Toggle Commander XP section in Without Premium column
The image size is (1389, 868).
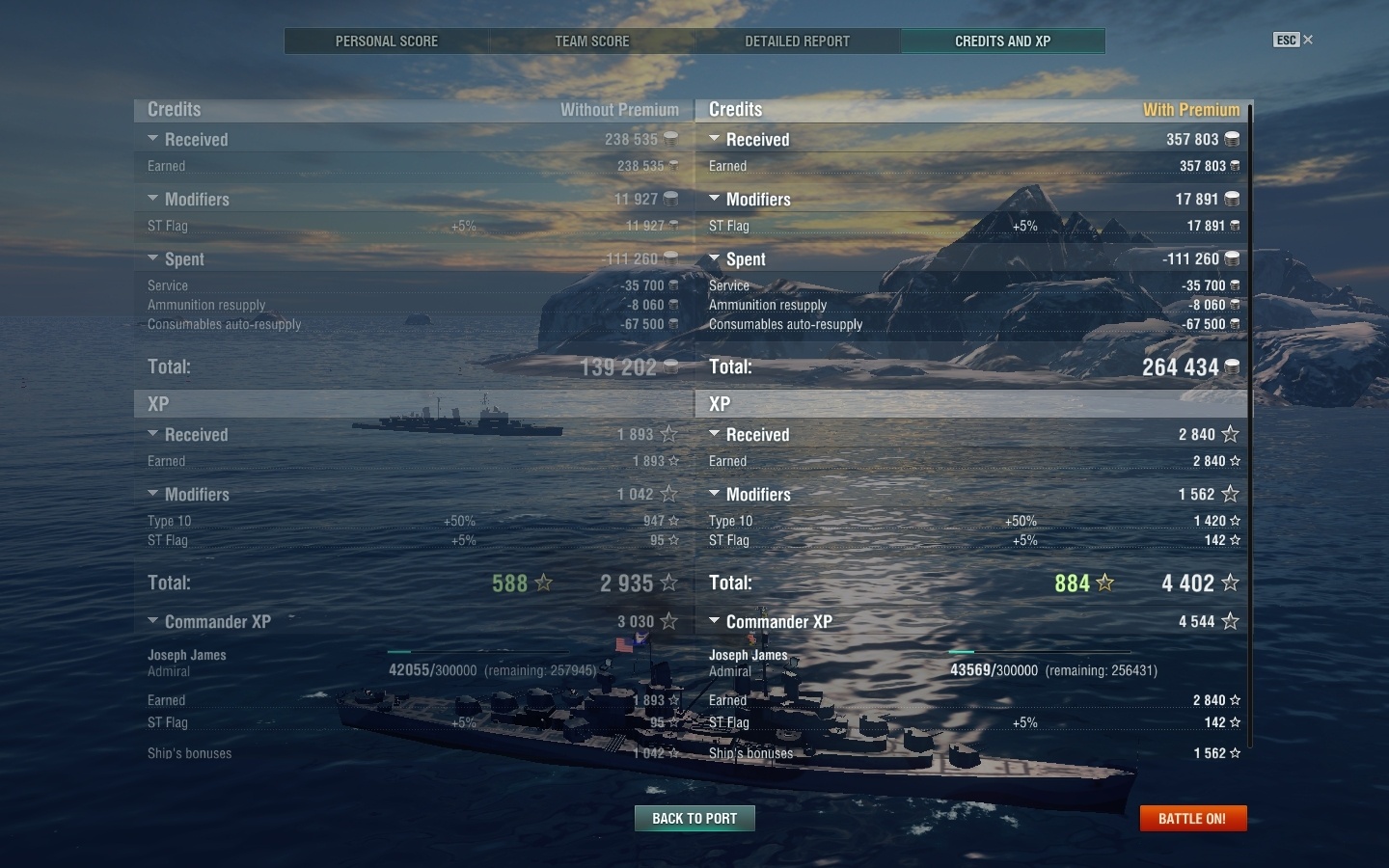point(153,621)
